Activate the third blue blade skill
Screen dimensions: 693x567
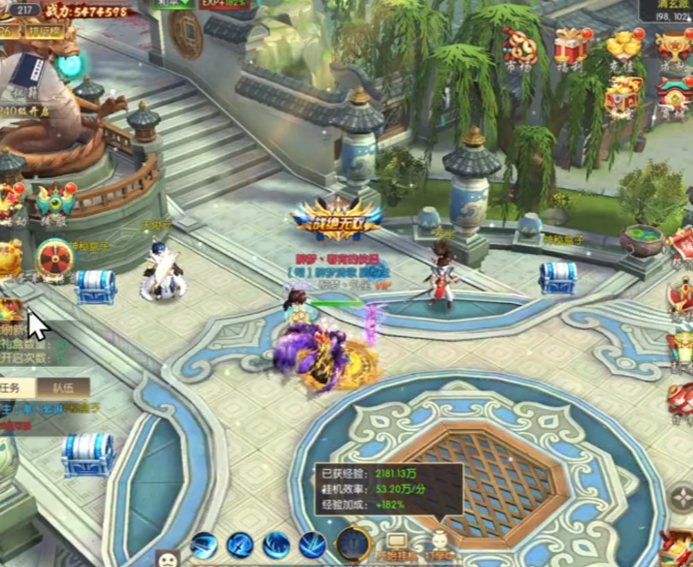point(277,546)
